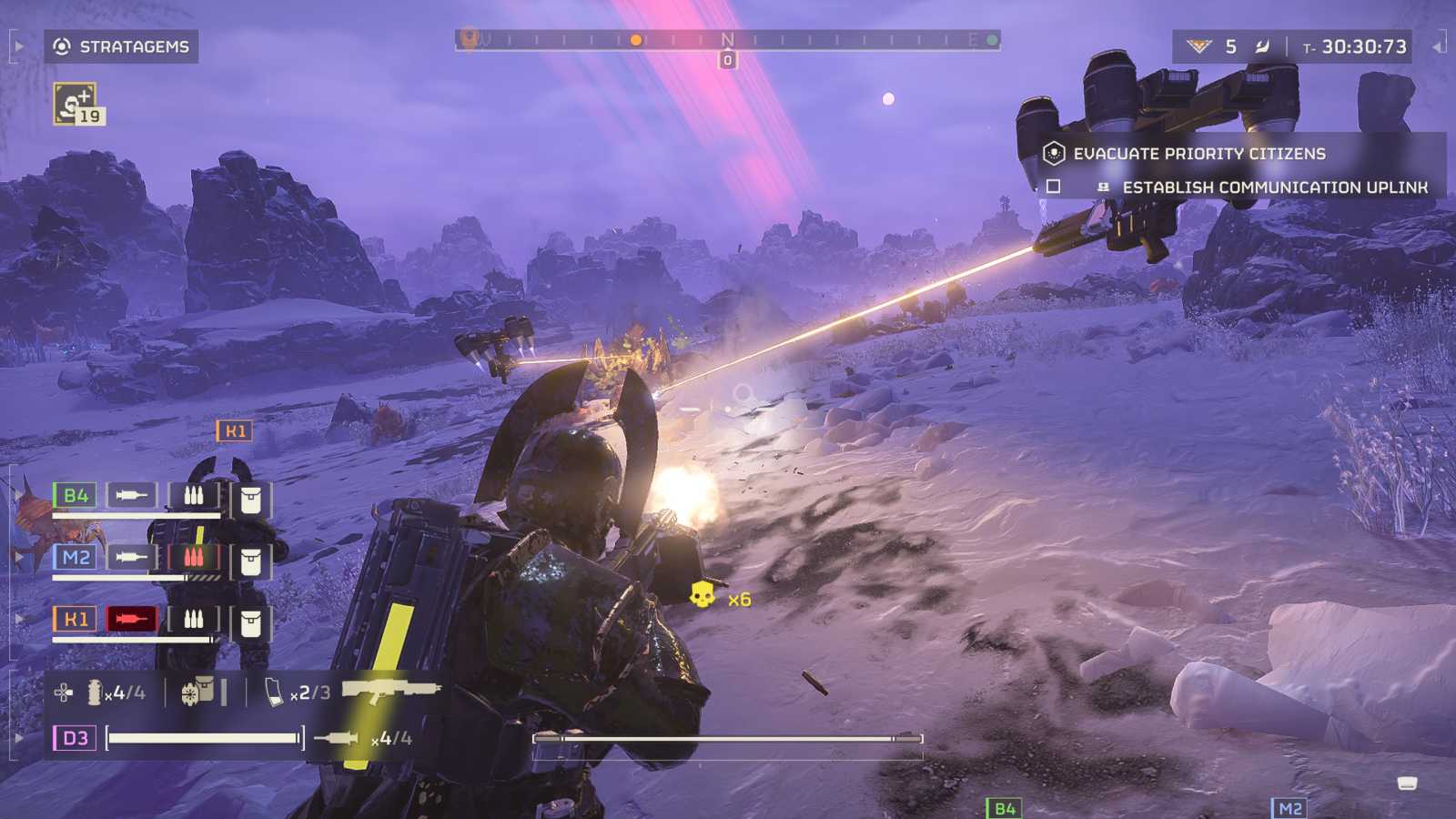Viewport: 1456px width, 819px height.
Task: Click the reinforcements eagle icon
Action: click(x=1198, y=46)
